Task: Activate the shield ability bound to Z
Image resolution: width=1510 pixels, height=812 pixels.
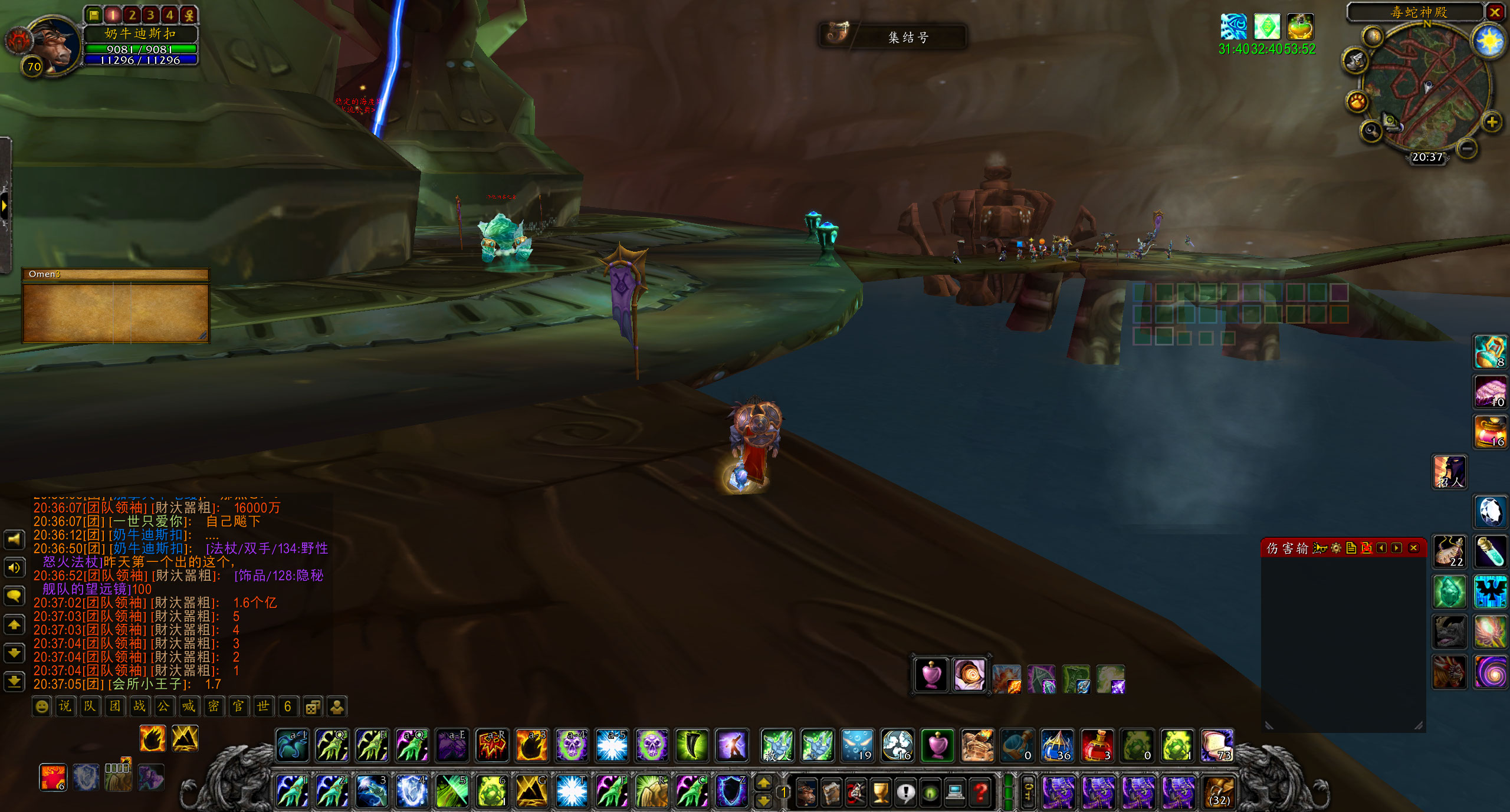Action: (731, 791)
